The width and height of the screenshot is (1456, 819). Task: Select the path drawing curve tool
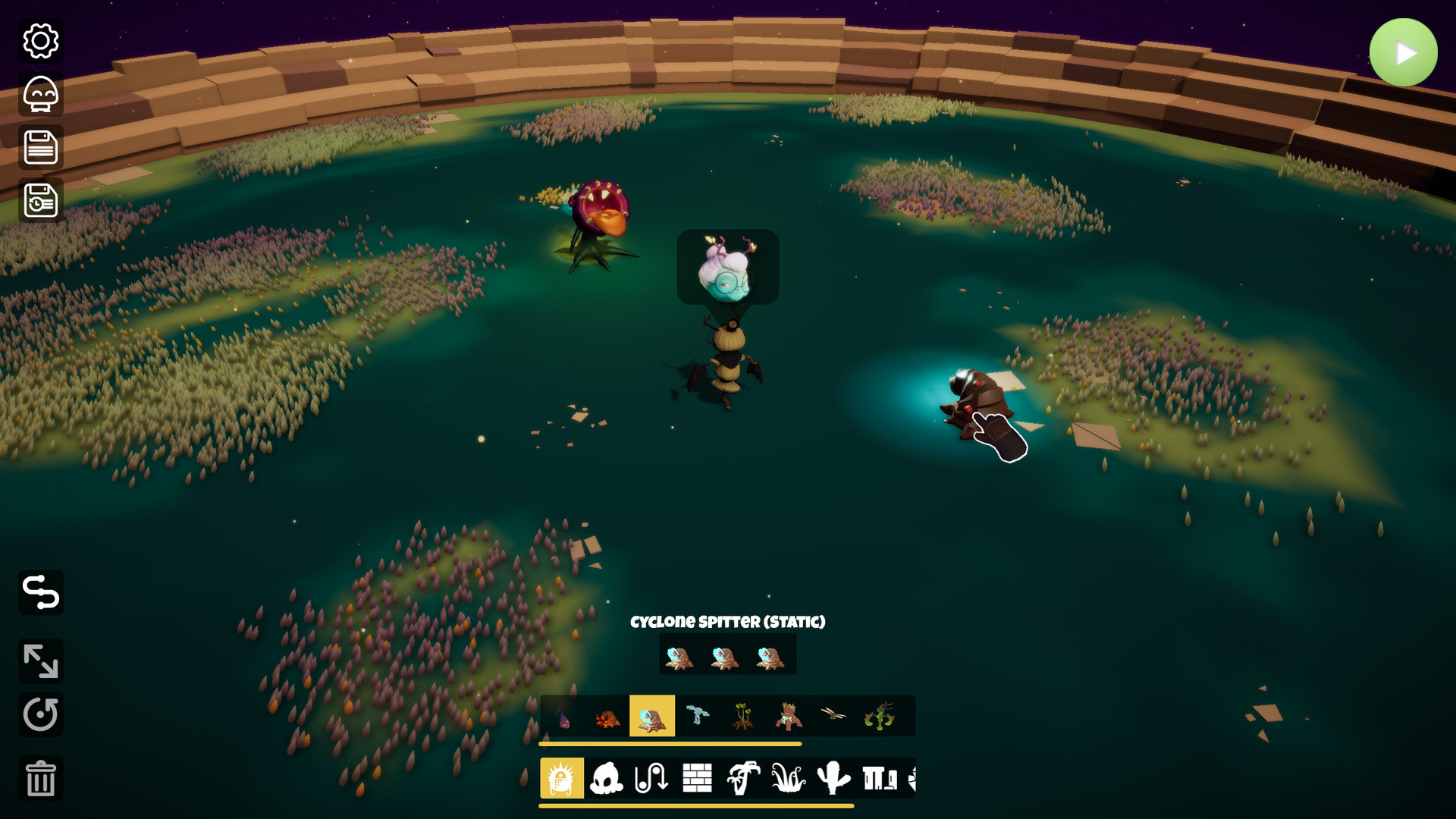40,593
